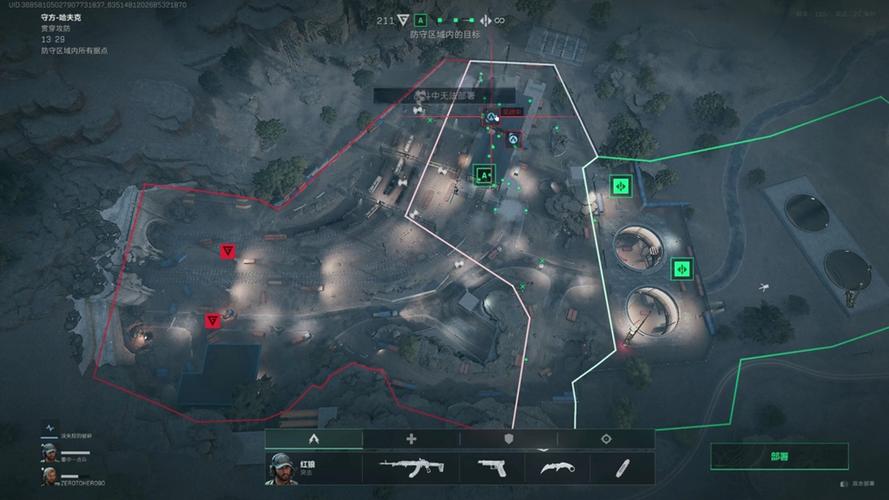Select the gadget slot beside the knife
The image size is (889, 500).
click(623, 467)
